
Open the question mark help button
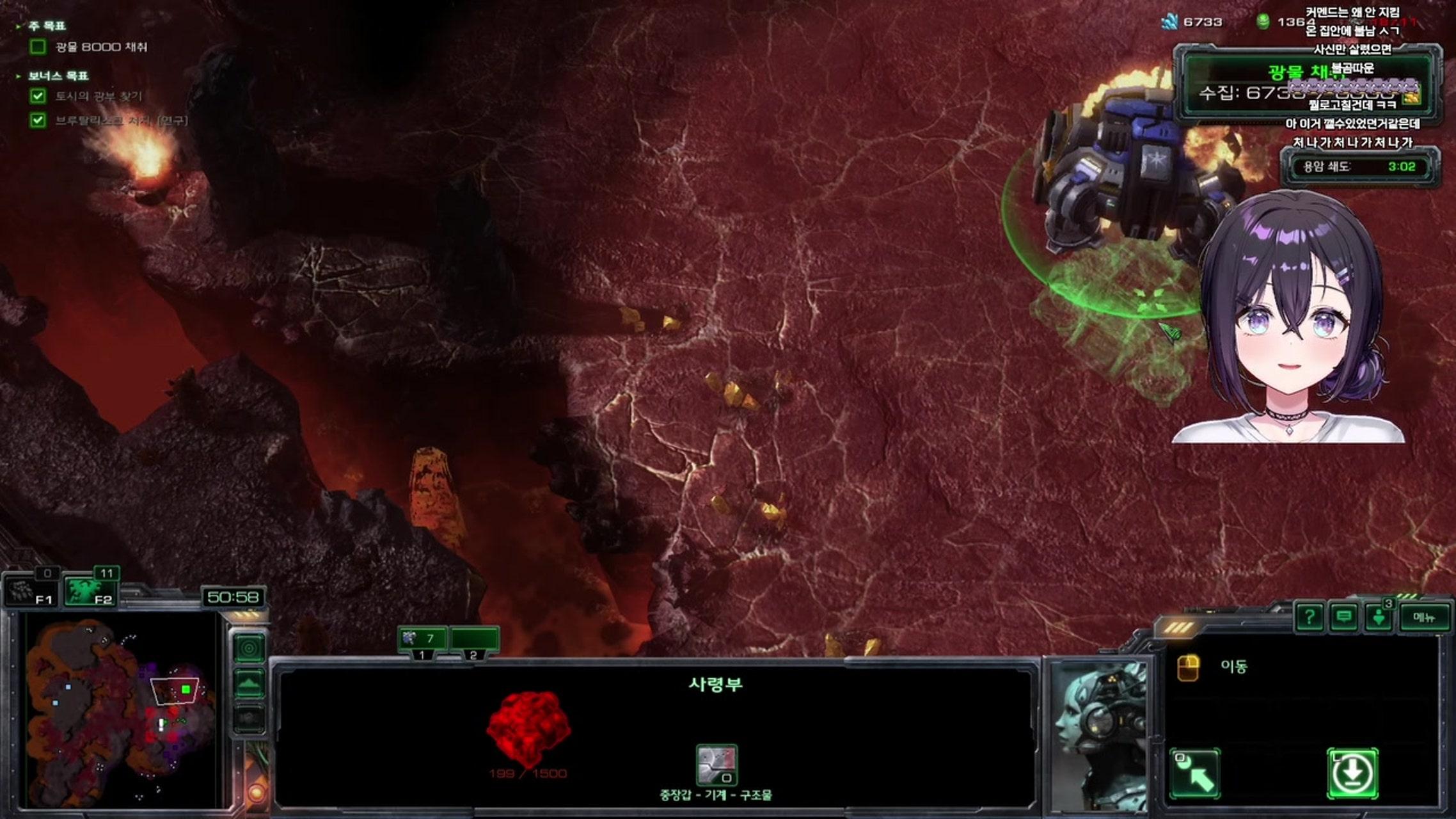[x=1310, y=617]
